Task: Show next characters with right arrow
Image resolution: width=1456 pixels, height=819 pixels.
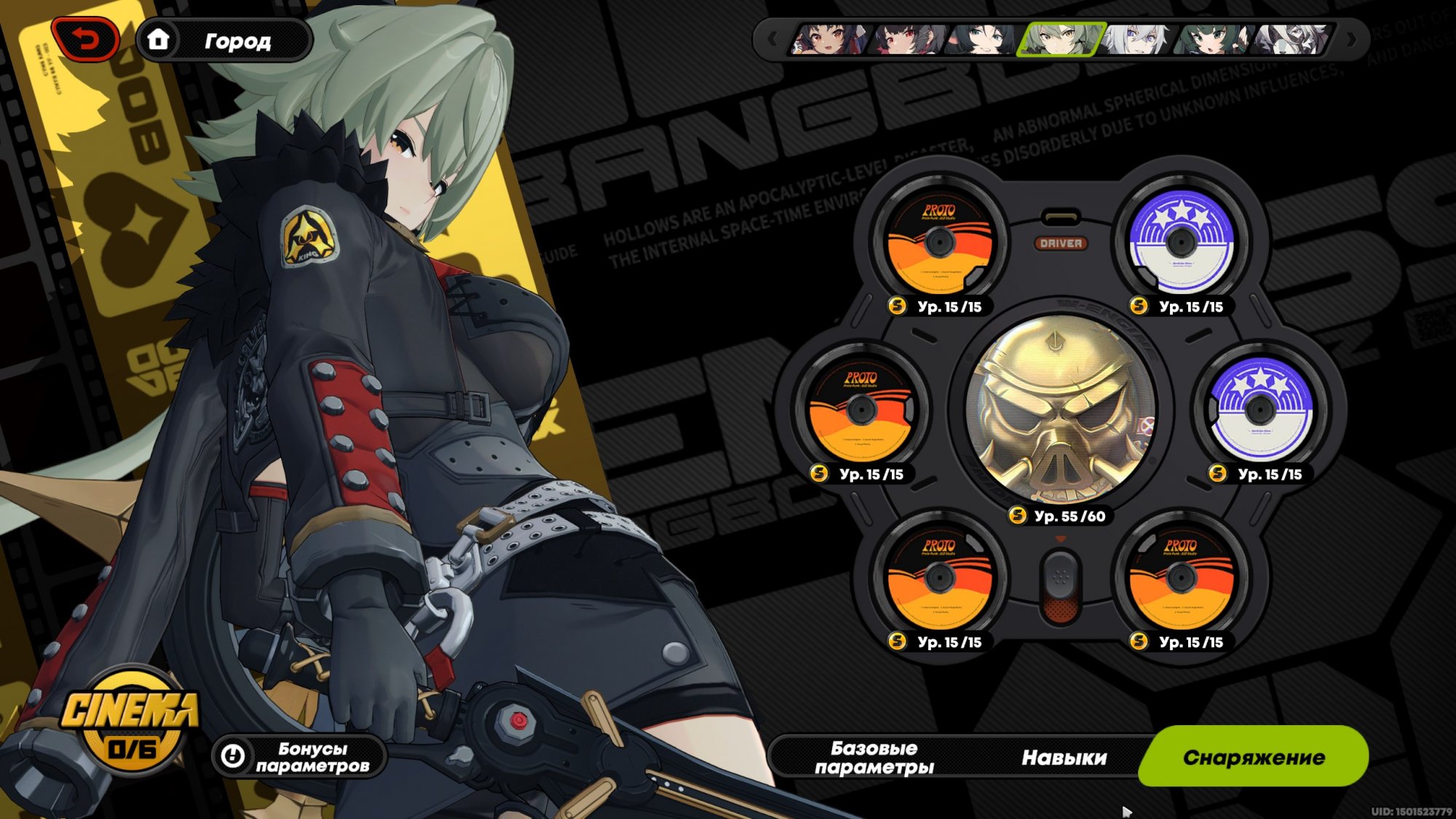Action: pyautogui.click(x=1351, y=39)
